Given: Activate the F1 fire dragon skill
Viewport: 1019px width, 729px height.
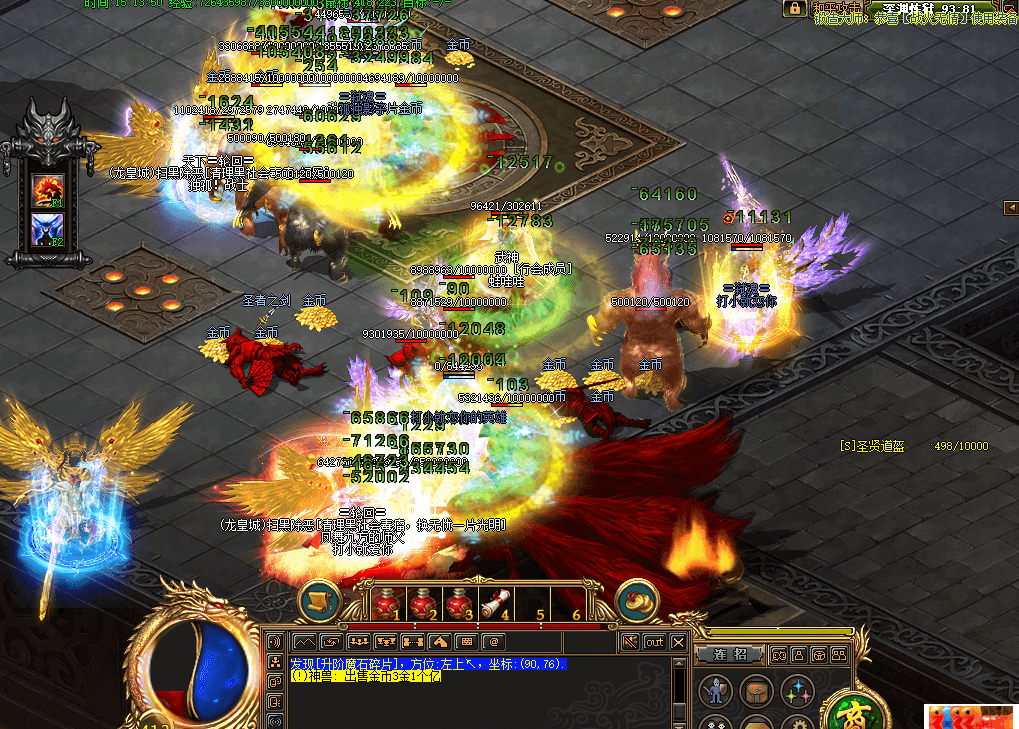Looking at the screenshot, I should pos(47,188).
